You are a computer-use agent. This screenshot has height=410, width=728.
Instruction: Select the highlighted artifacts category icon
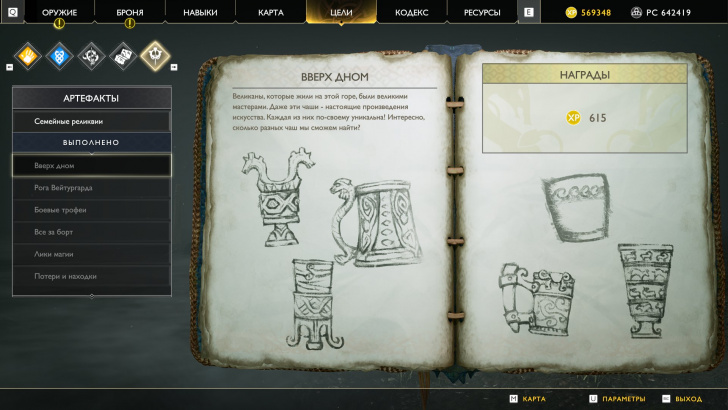[154, 55]
